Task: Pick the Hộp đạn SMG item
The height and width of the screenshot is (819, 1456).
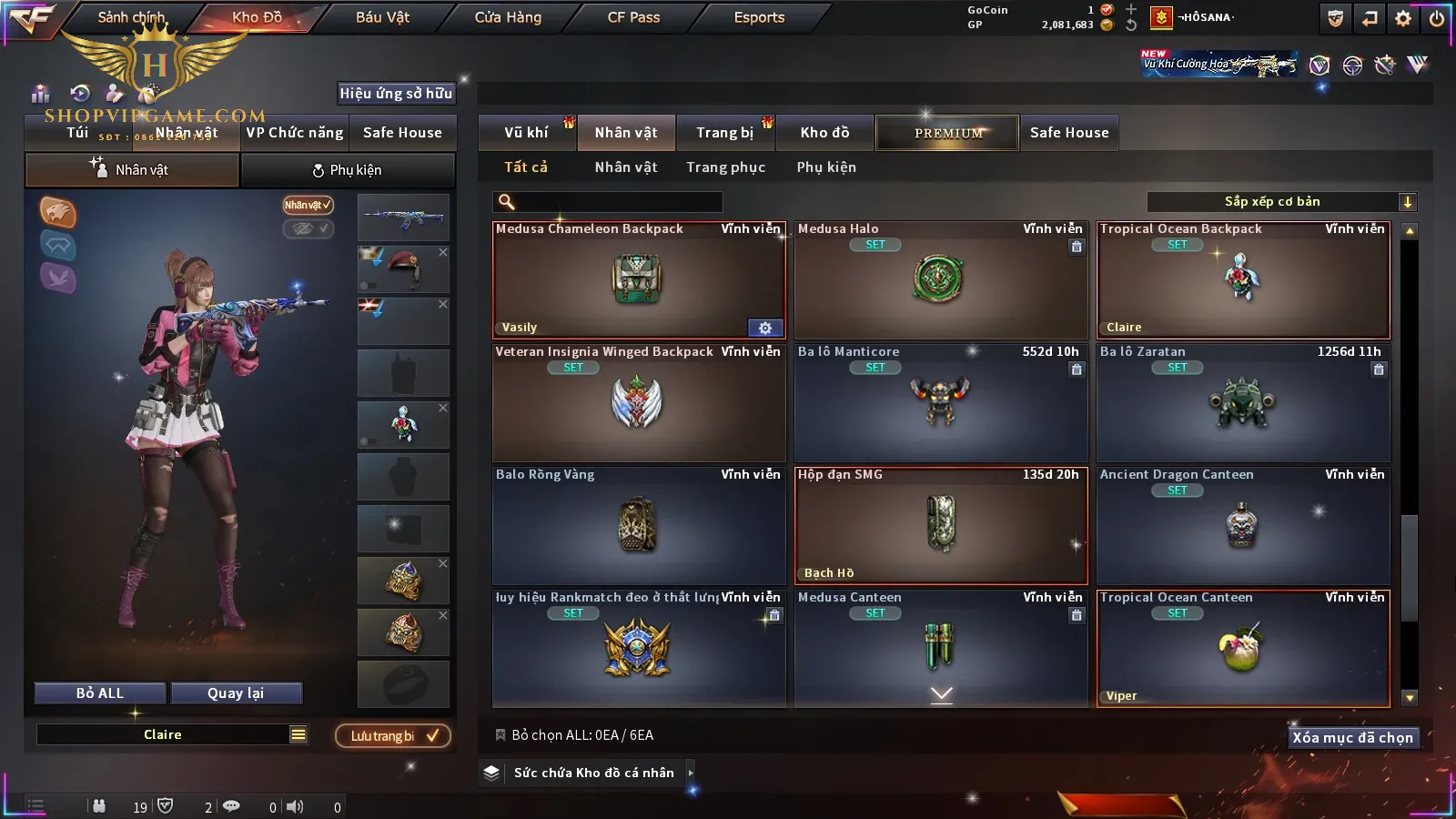Action: pyautogui.click(x=940, y=526)
